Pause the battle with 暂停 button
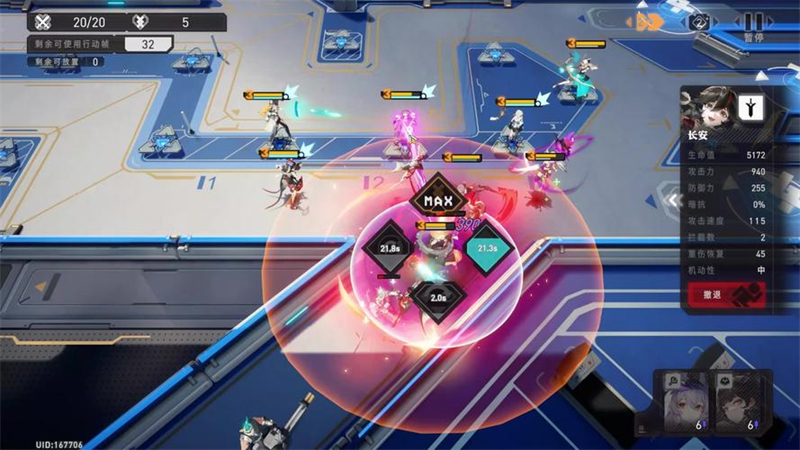The image size is (800, 450). click(753, 22)
